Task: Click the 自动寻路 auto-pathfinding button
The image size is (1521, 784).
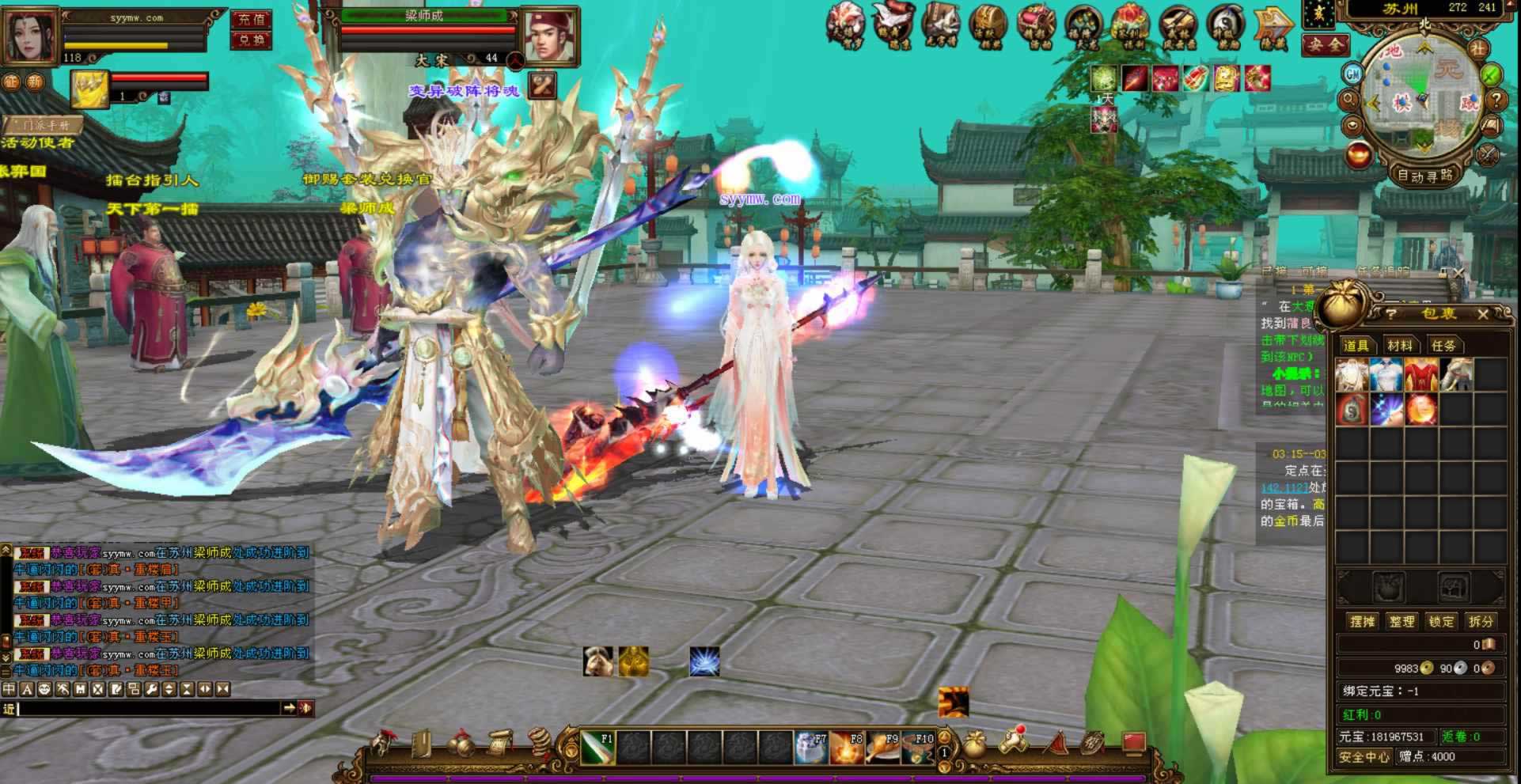Action: (1425, 176)
